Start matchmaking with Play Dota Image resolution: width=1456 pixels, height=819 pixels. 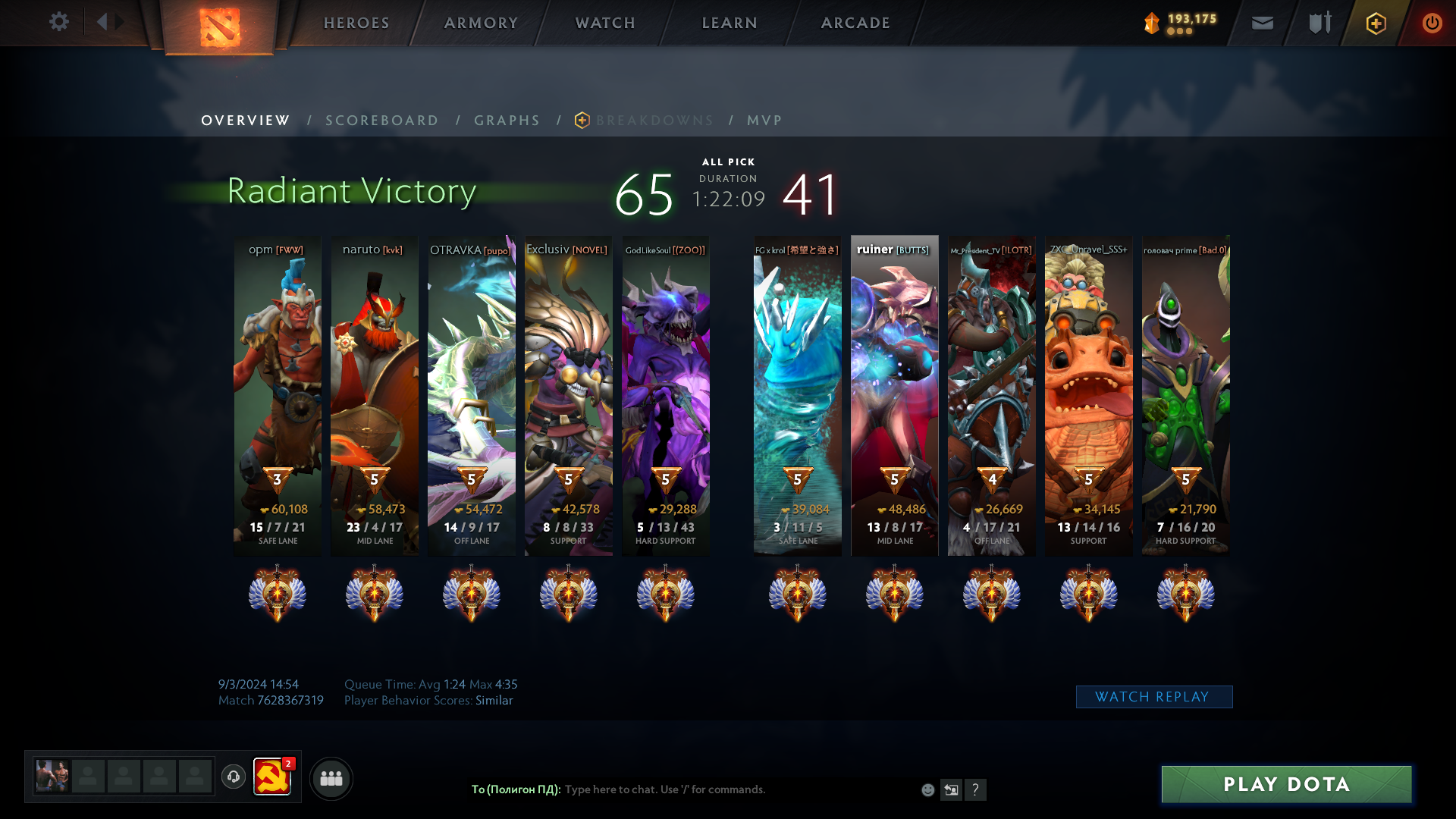(x=1286, y=784)
